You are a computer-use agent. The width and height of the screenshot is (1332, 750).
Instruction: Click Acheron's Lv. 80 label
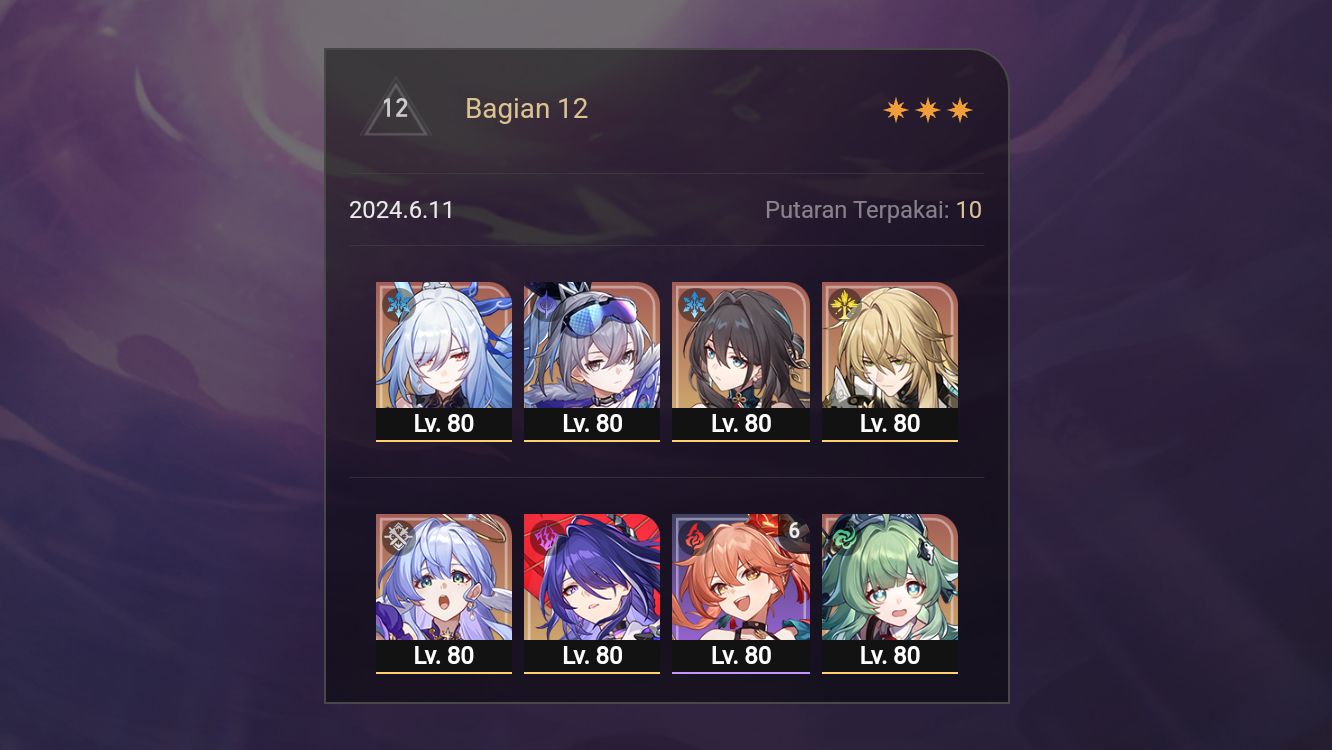(592, 656)
